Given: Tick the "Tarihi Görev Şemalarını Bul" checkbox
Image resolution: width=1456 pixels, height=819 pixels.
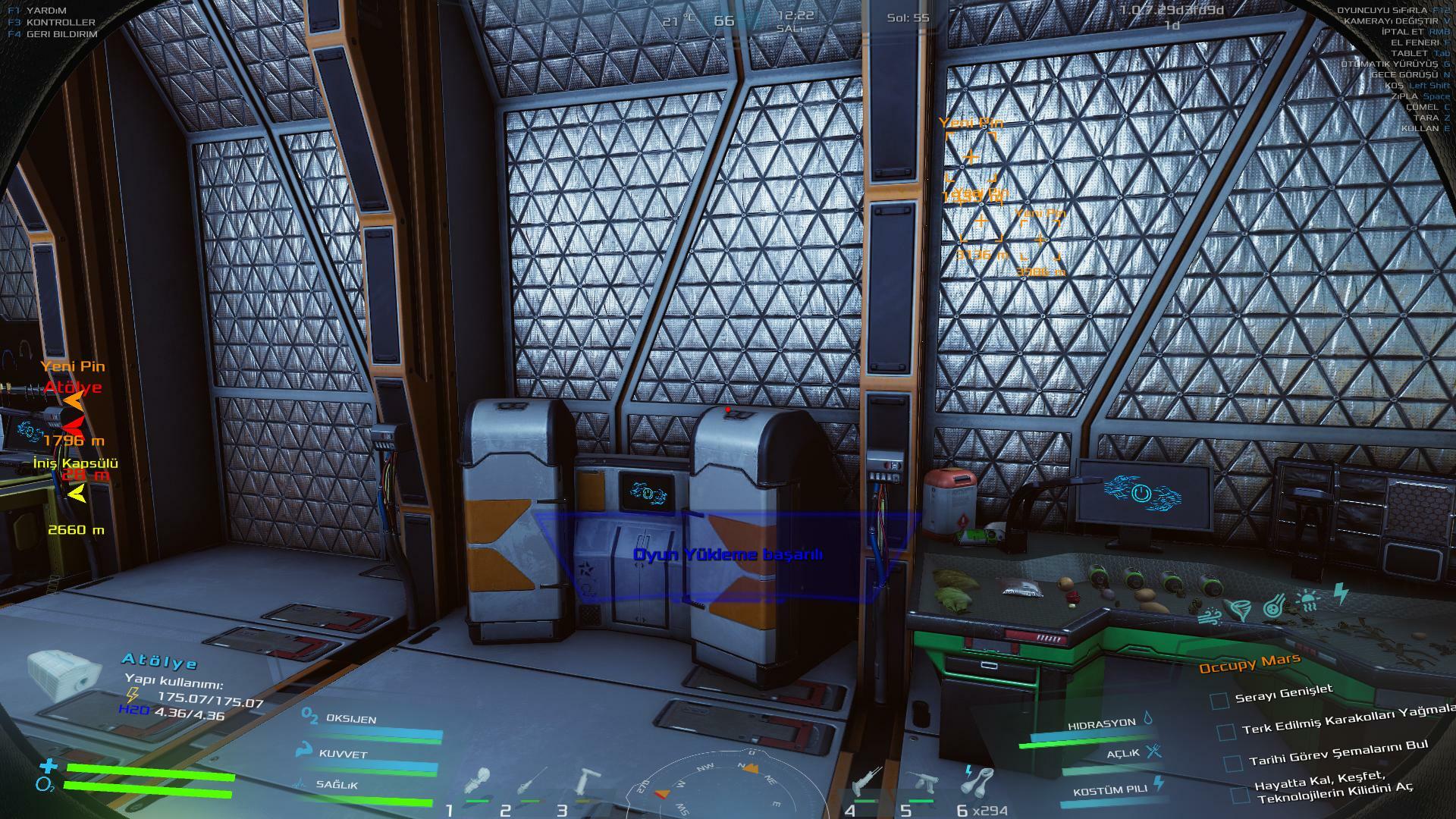Looking at the screenshot, I should point(1233,762).
